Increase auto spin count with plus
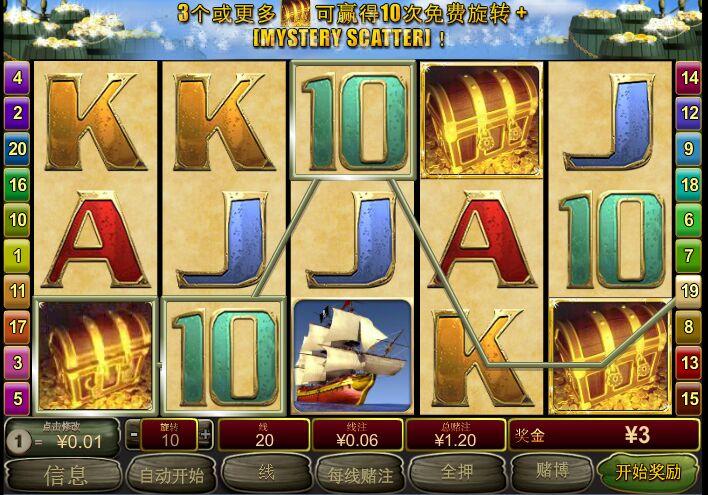 click(x=205, y=435)
